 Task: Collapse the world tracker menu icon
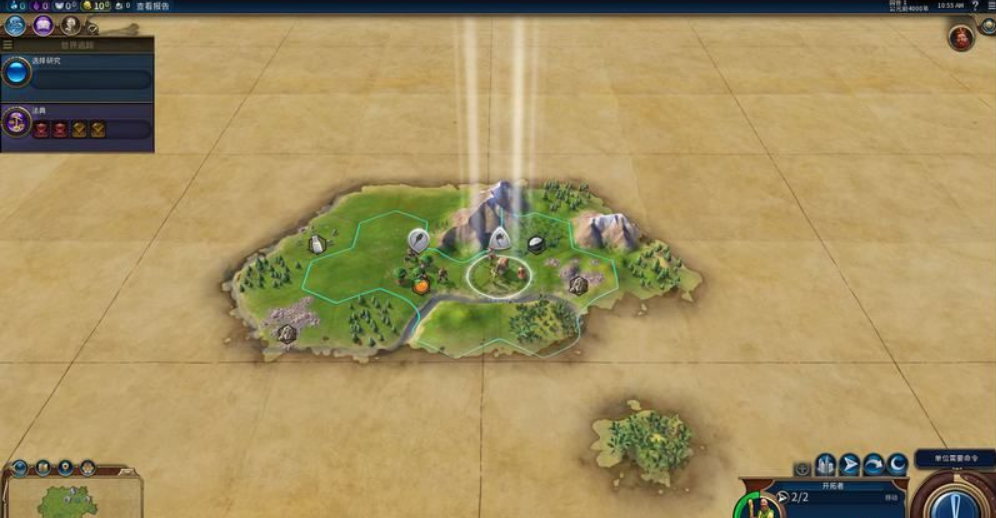[x=8, y=45]
